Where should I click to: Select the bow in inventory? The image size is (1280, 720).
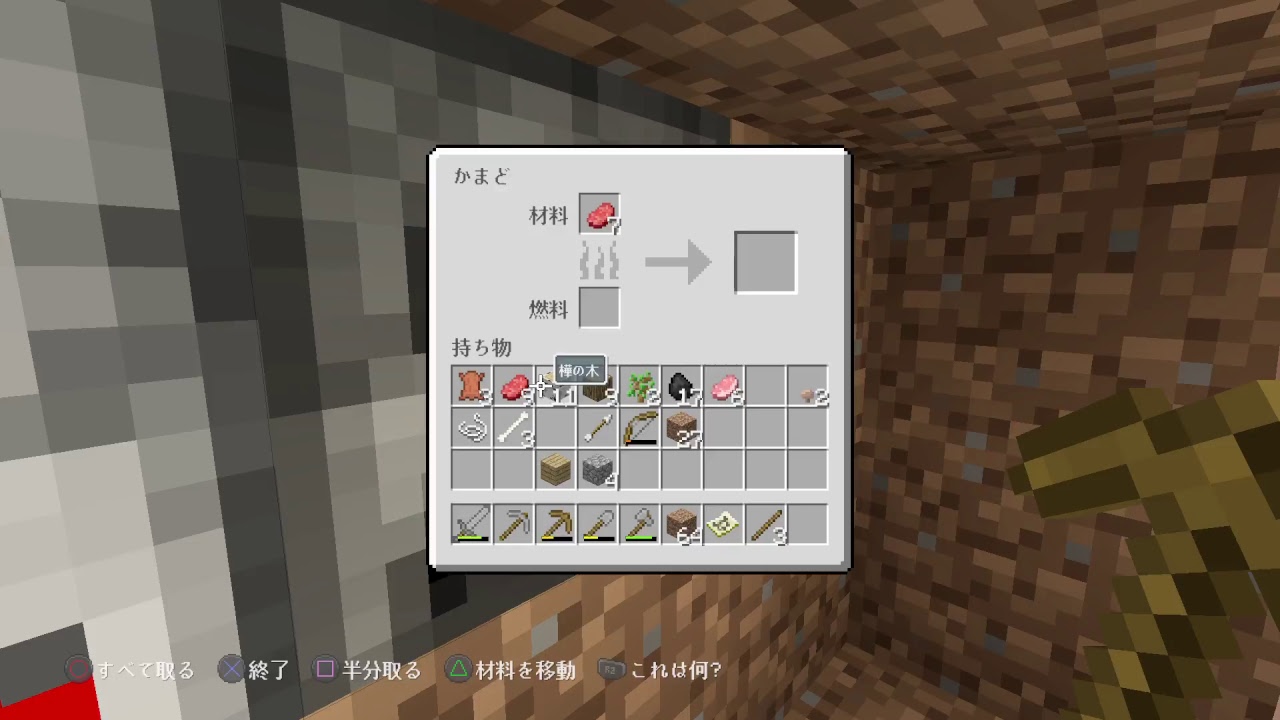tap(640, 428)
